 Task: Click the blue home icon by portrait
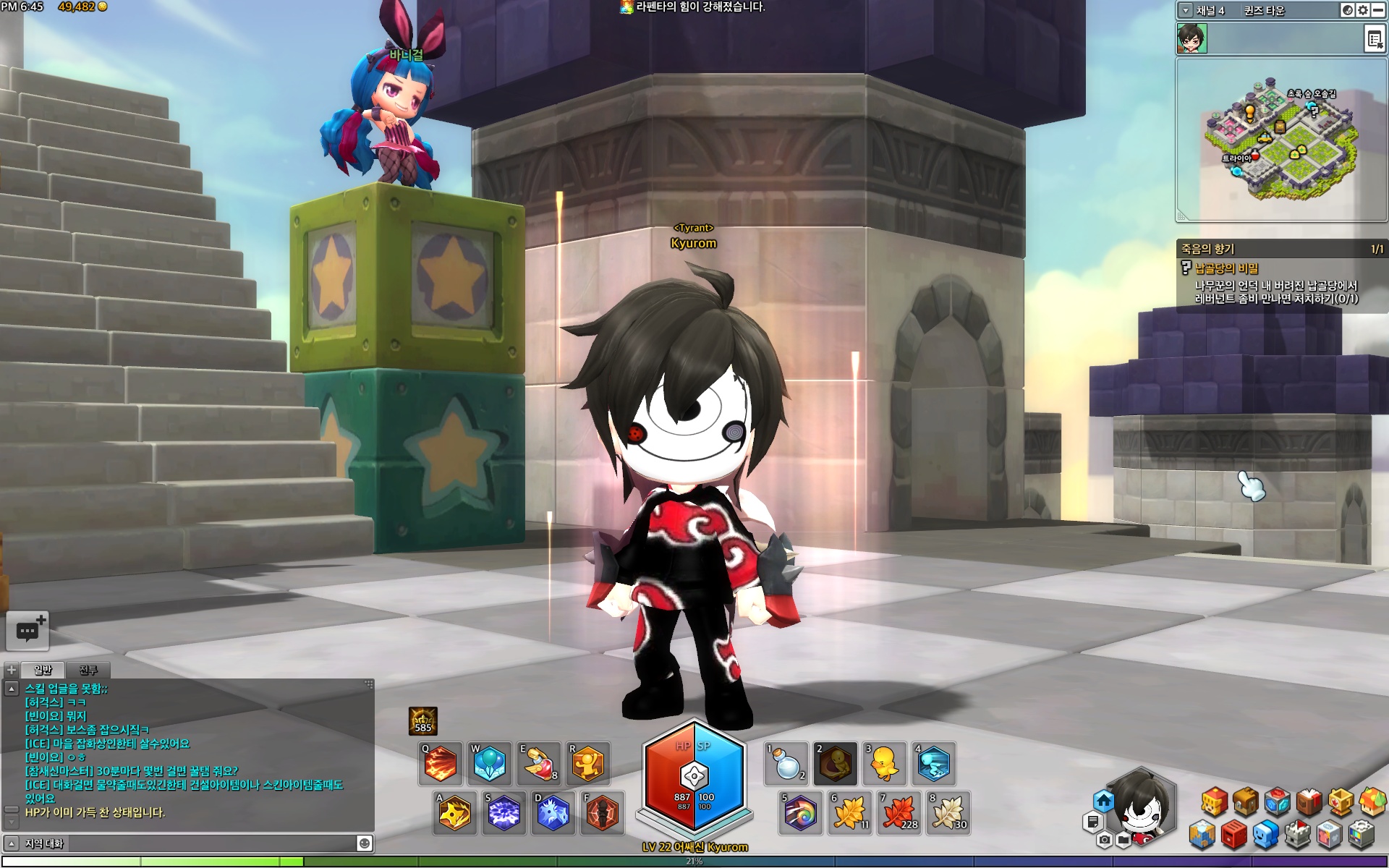1103,801
